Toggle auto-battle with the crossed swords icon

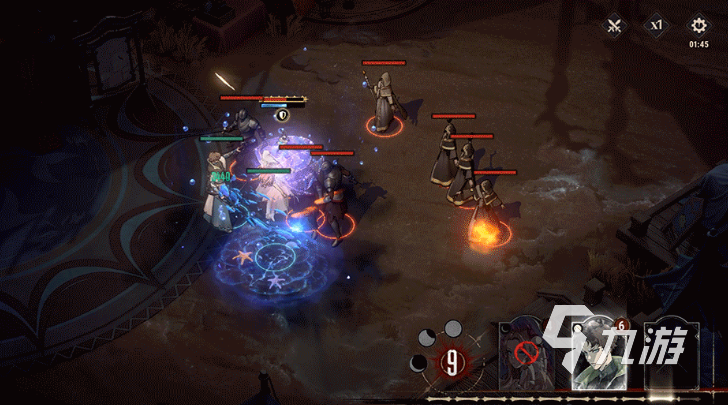(614, 26)
